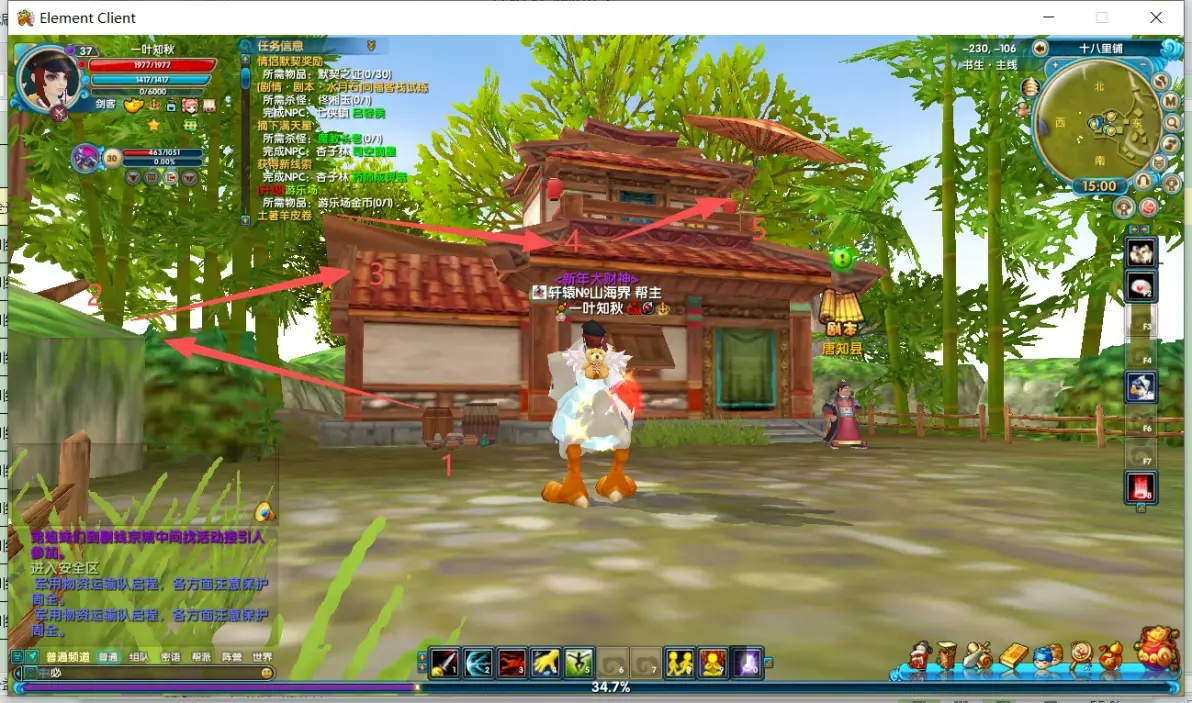Open the emoji picker in chat box
This screenshot has width=1192, height=703.
click(x=267, y=673)
